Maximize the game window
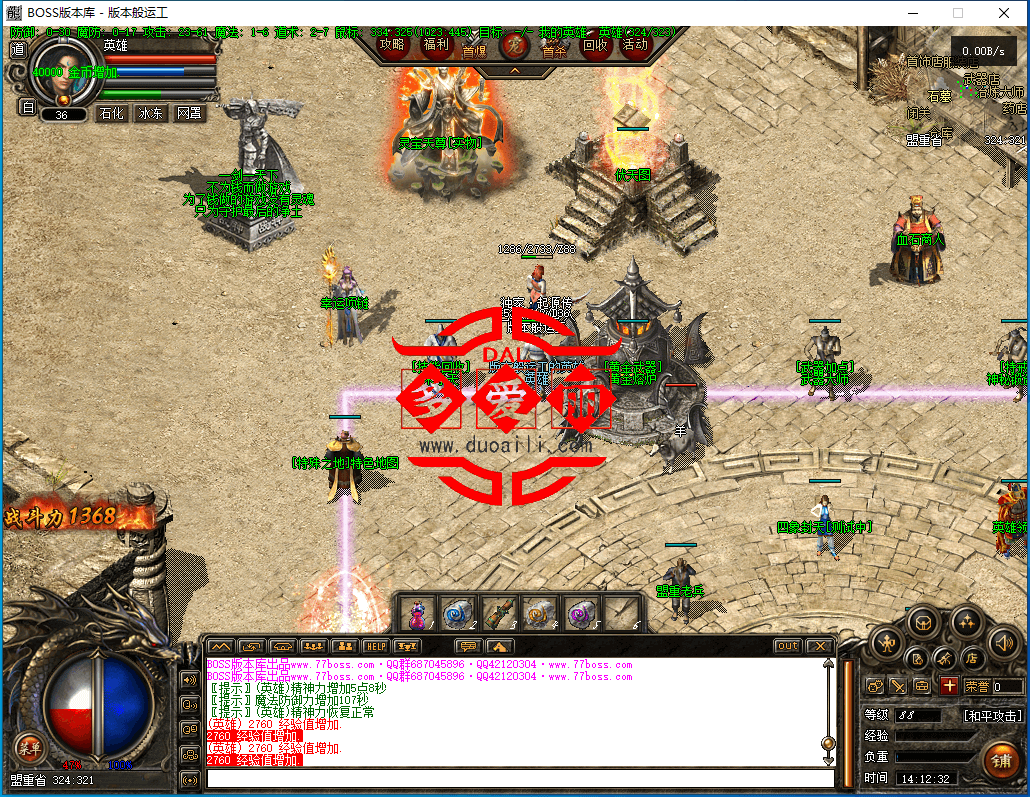1030x797 pixels. click(957, 13)
